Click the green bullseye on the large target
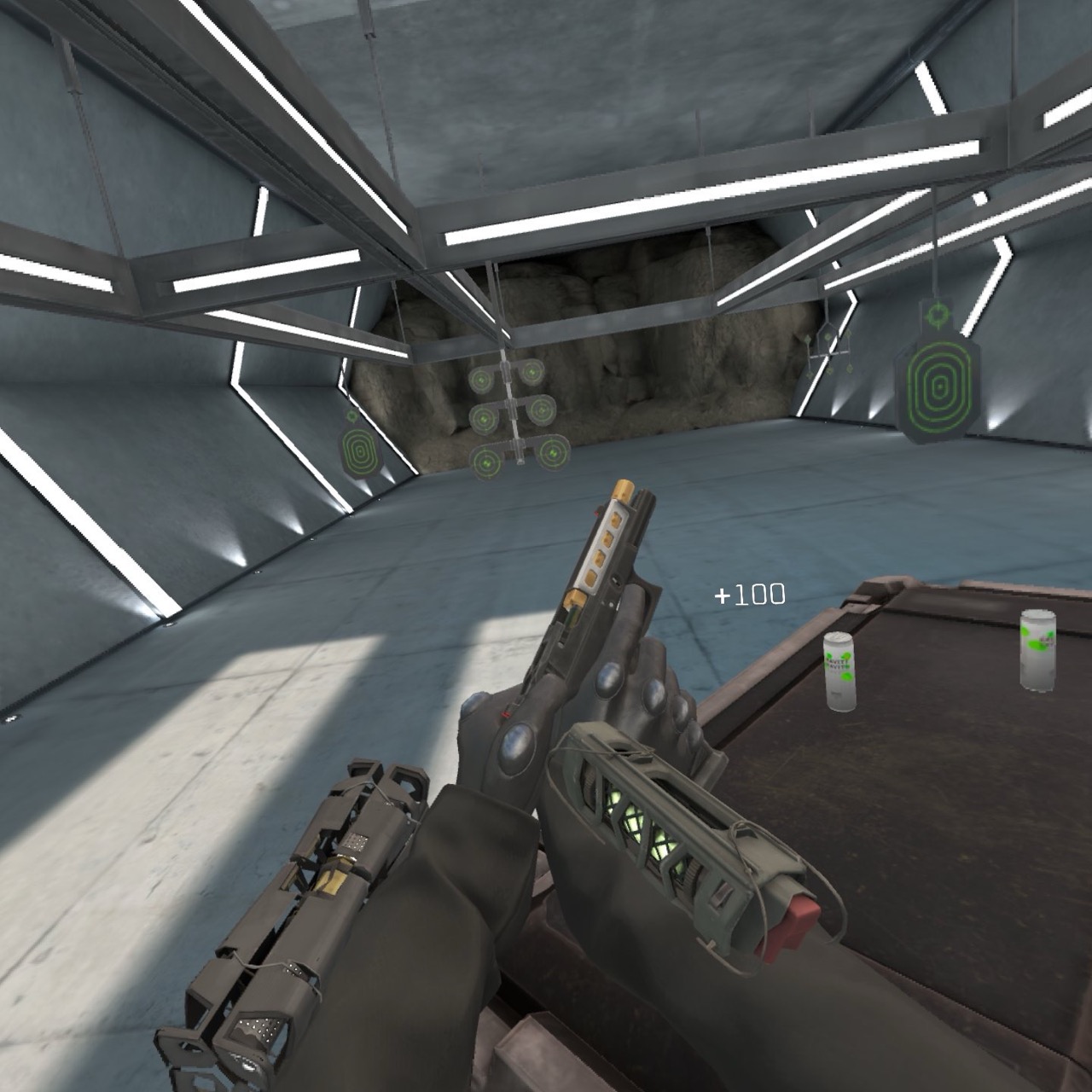Image resolution: width=1092 pixels, height=1092 pixels. 940,386
